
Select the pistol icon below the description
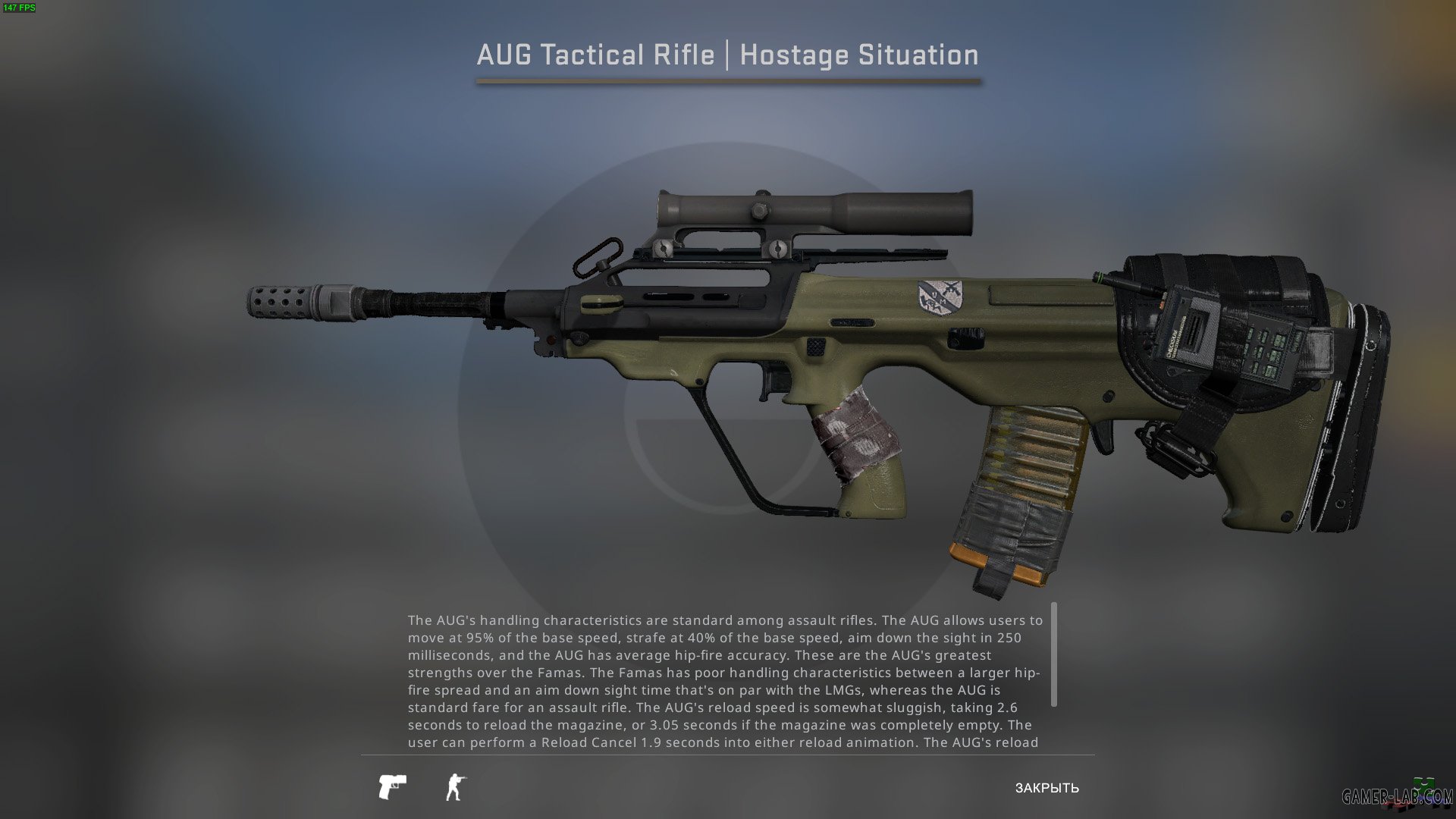(x=391, y=788)
